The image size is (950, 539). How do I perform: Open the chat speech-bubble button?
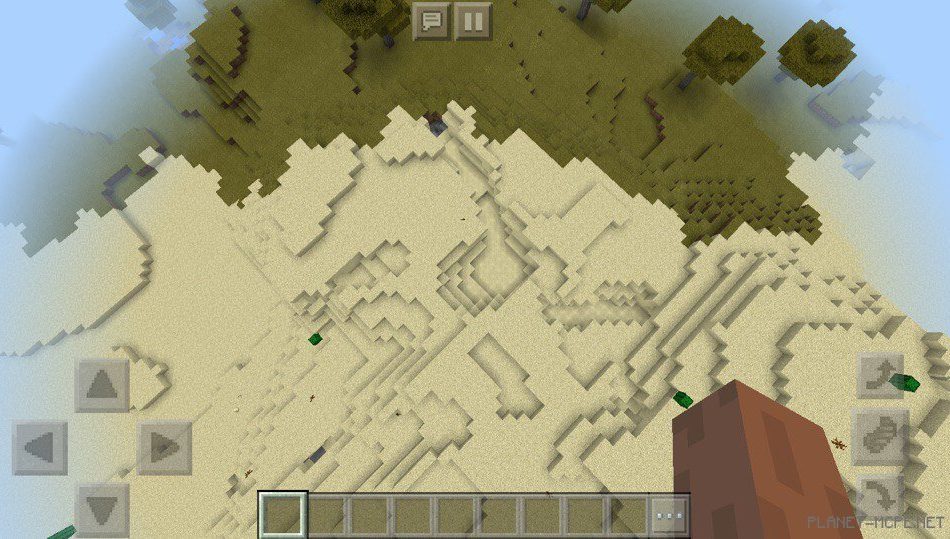pyautogui.click(x=432, y=20)
